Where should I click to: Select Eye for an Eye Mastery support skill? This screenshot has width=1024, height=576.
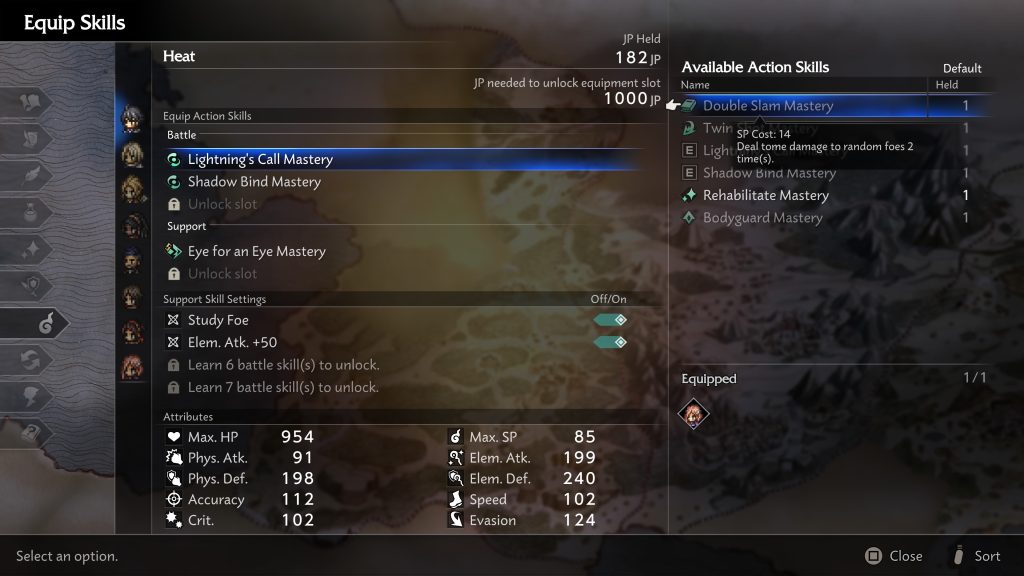pyautogui.click(x=256, y=252)
